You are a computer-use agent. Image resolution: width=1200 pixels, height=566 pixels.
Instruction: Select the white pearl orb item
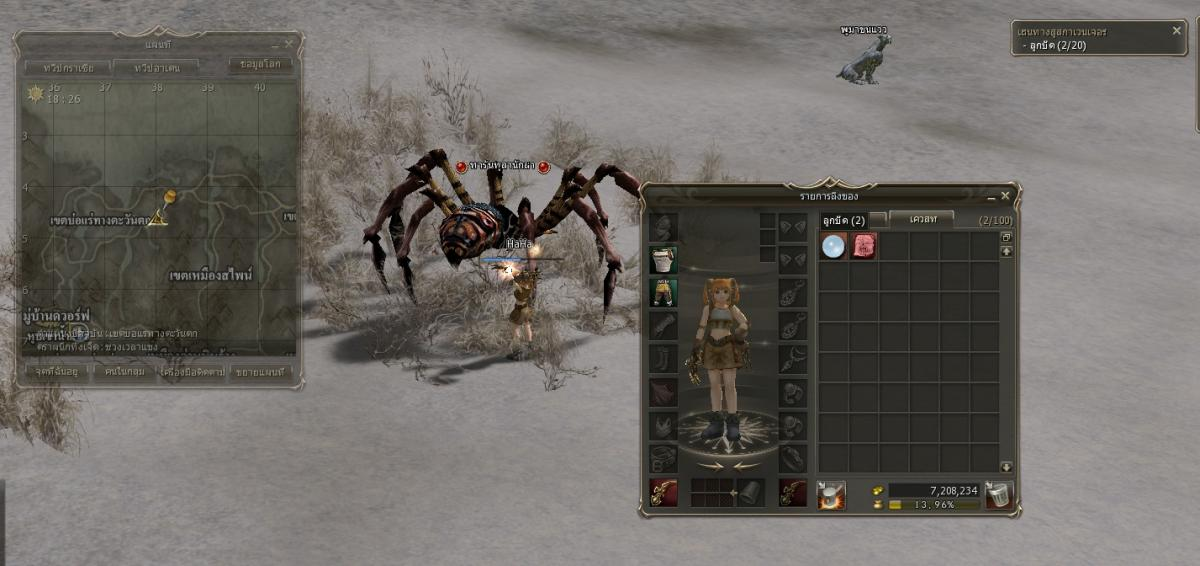tap(833, 246)
